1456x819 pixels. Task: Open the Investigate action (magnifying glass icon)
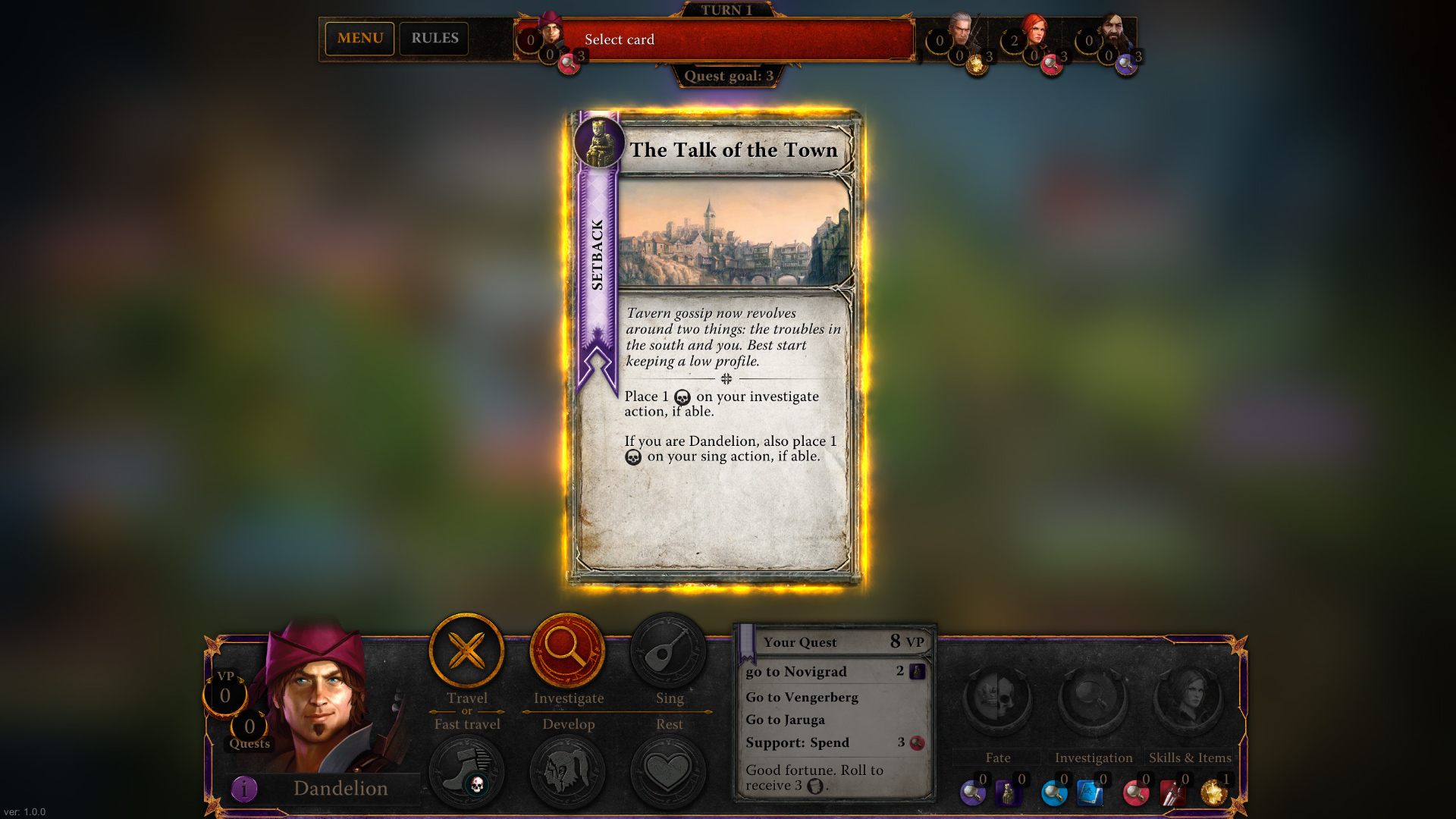click(x=568, y=651)
